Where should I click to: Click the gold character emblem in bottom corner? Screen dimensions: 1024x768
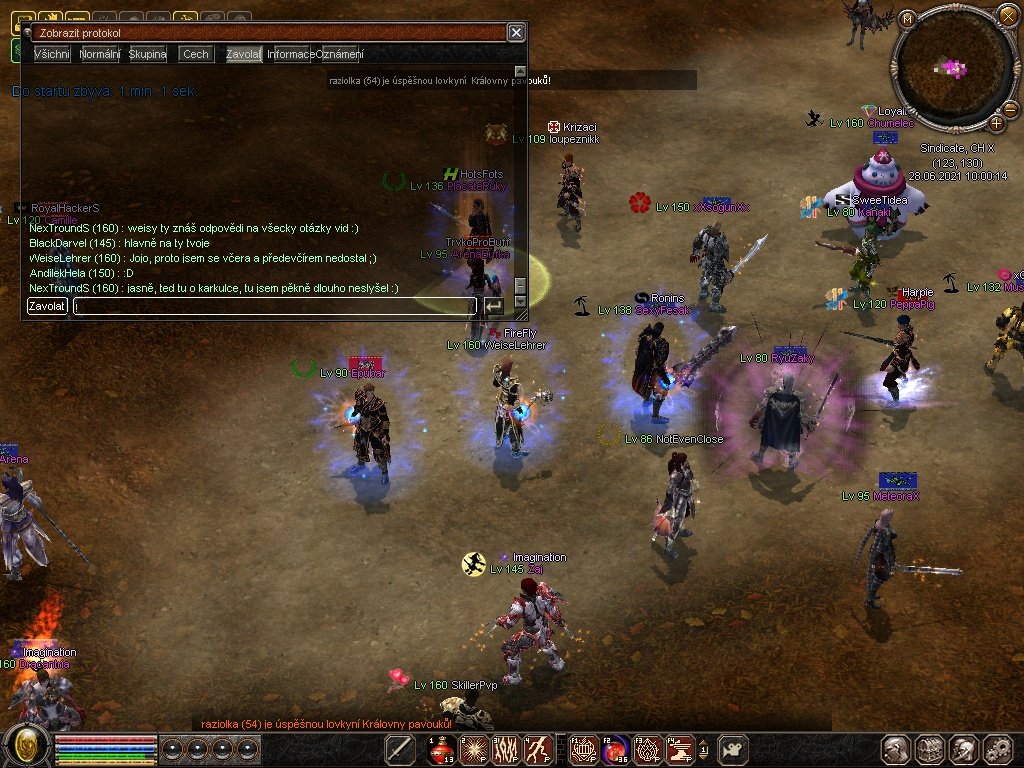(26, 745)
